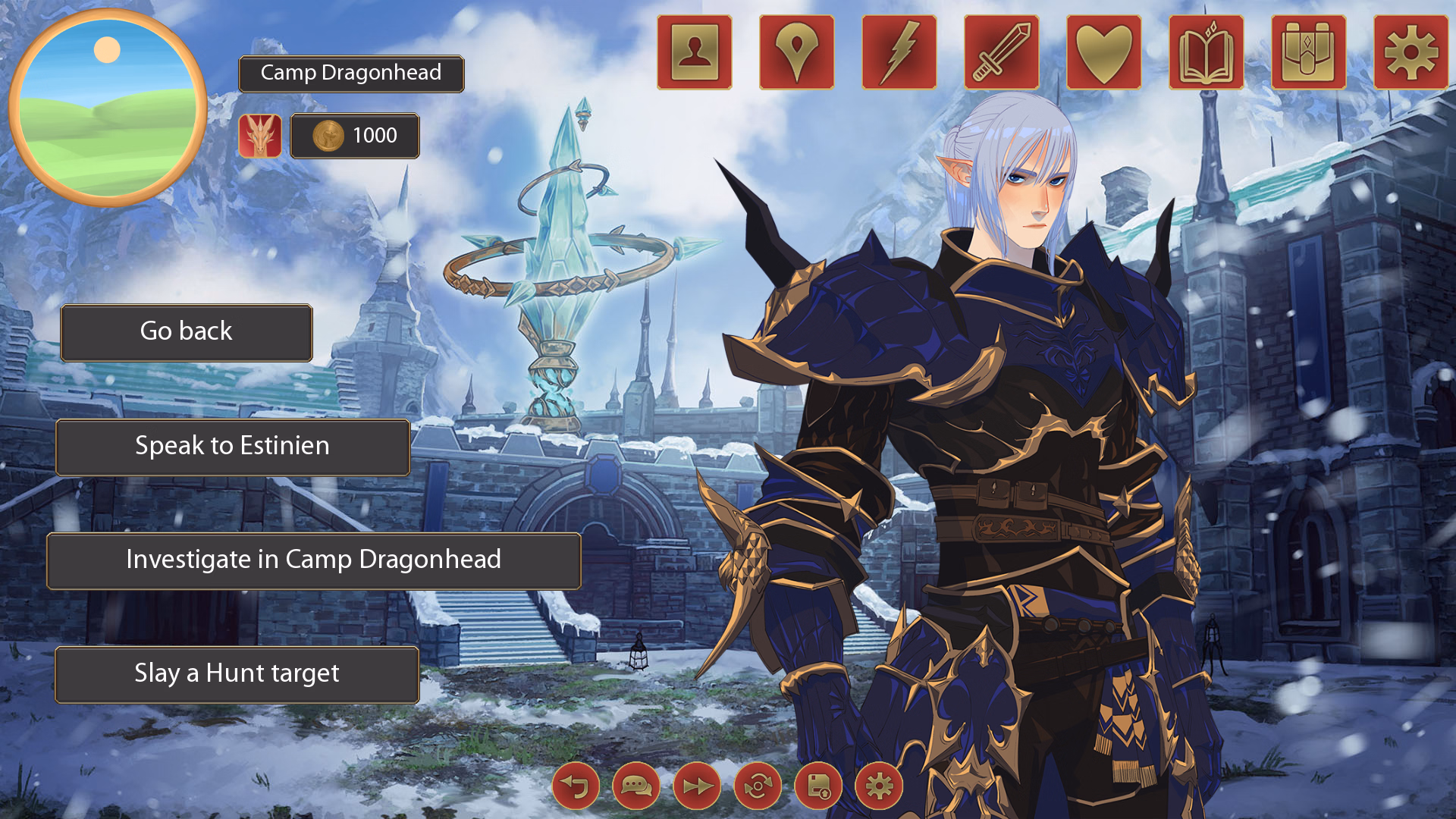Screen dimensions: 1456x819
Task: Click the curved back arrow round button
Action: tap(576, 786)
